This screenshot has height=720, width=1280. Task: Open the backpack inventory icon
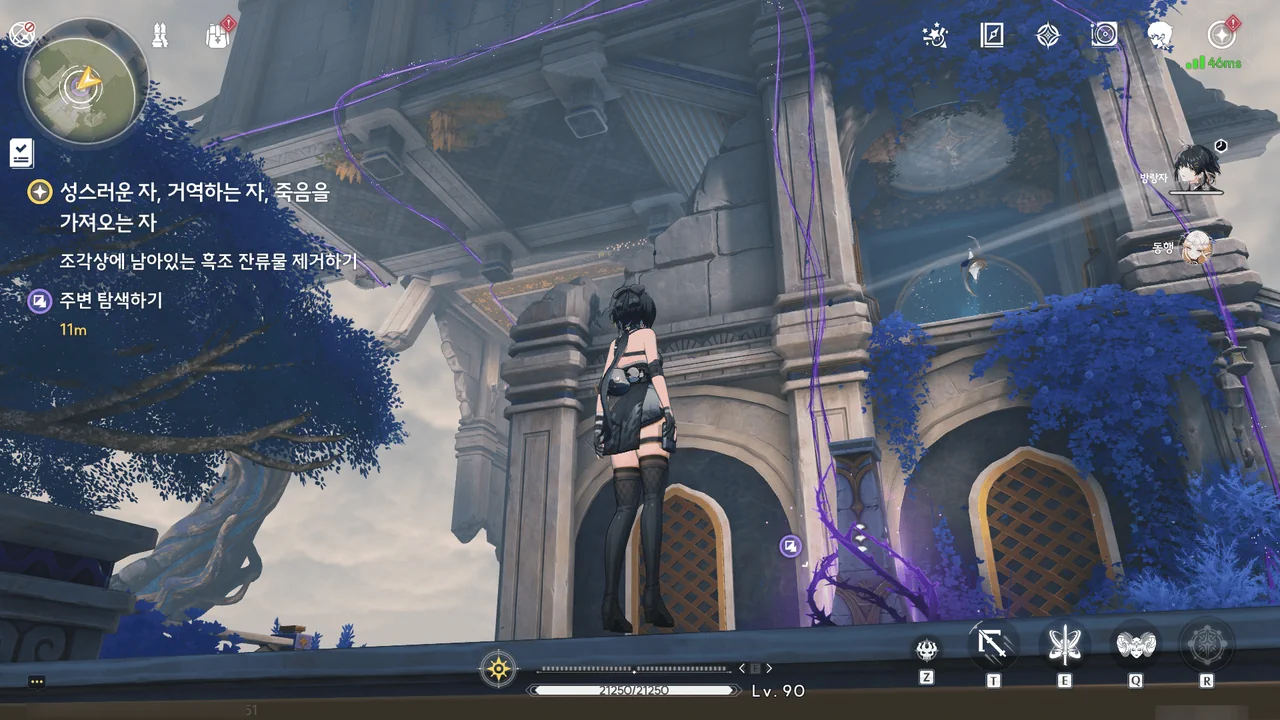[x=217, y=35]
